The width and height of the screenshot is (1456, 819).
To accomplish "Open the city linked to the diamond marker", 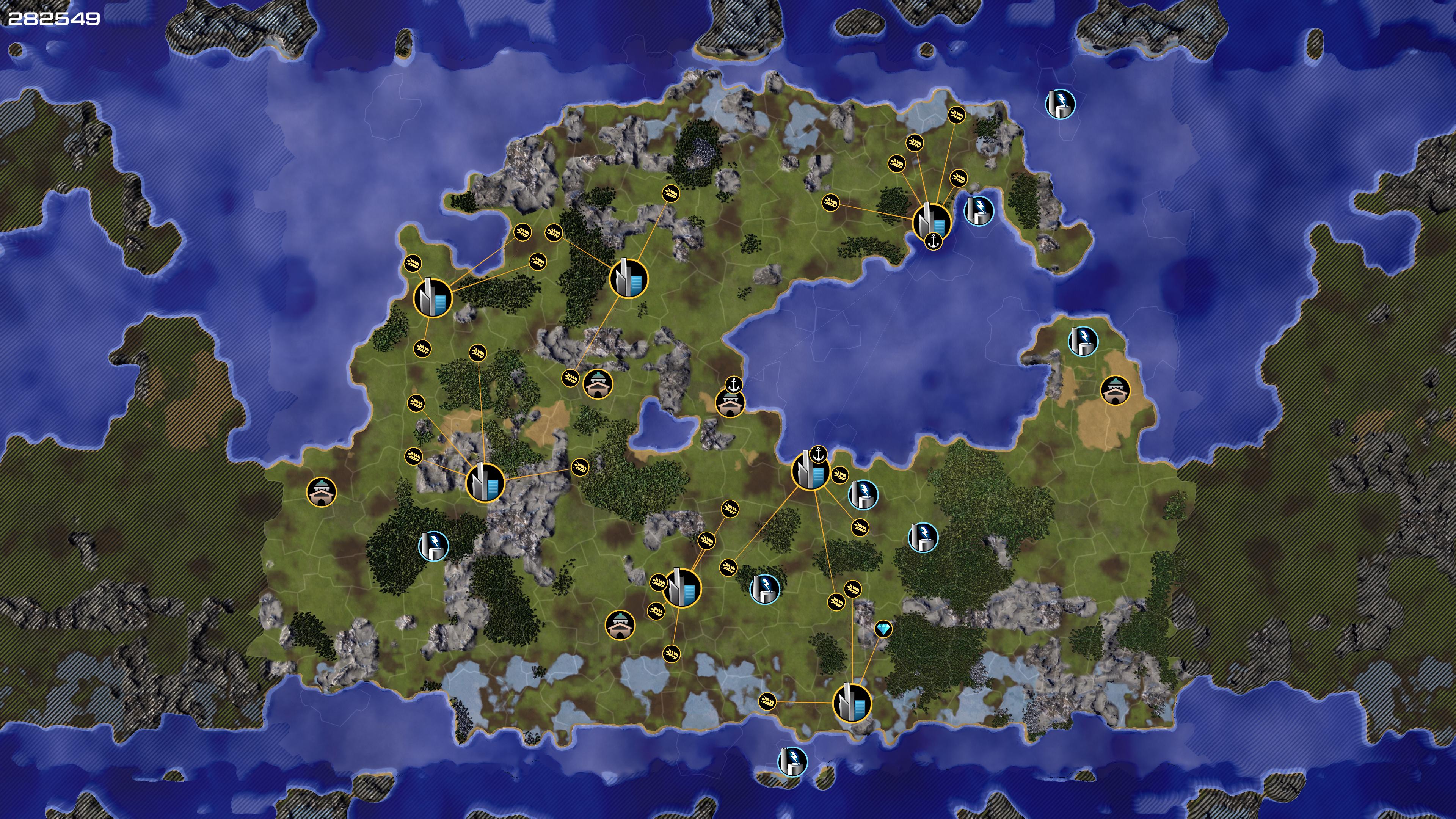I will pos(852,703).
